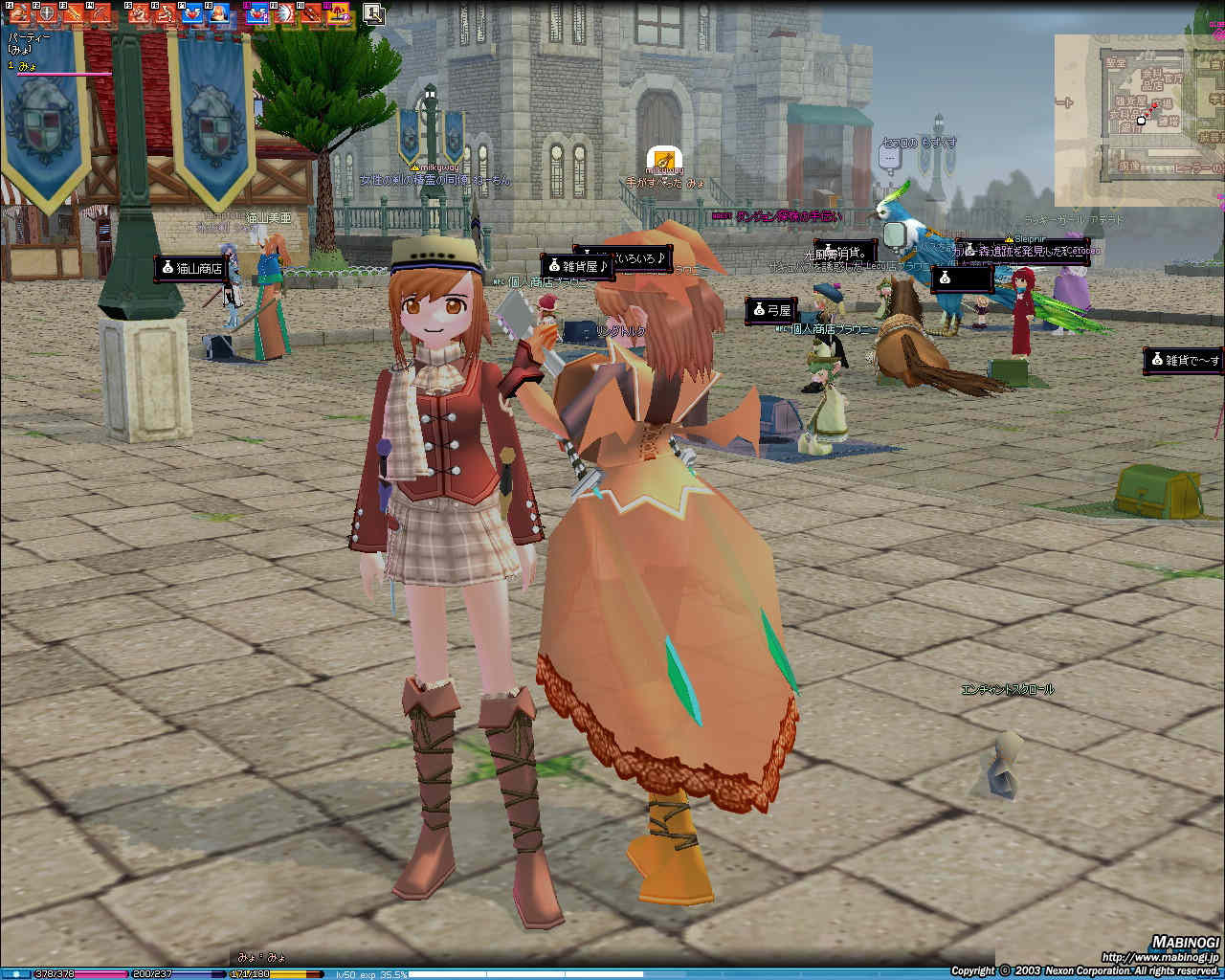
Task: Toggle the hotbar switch icon beside the skills
Action: [373, 13]
